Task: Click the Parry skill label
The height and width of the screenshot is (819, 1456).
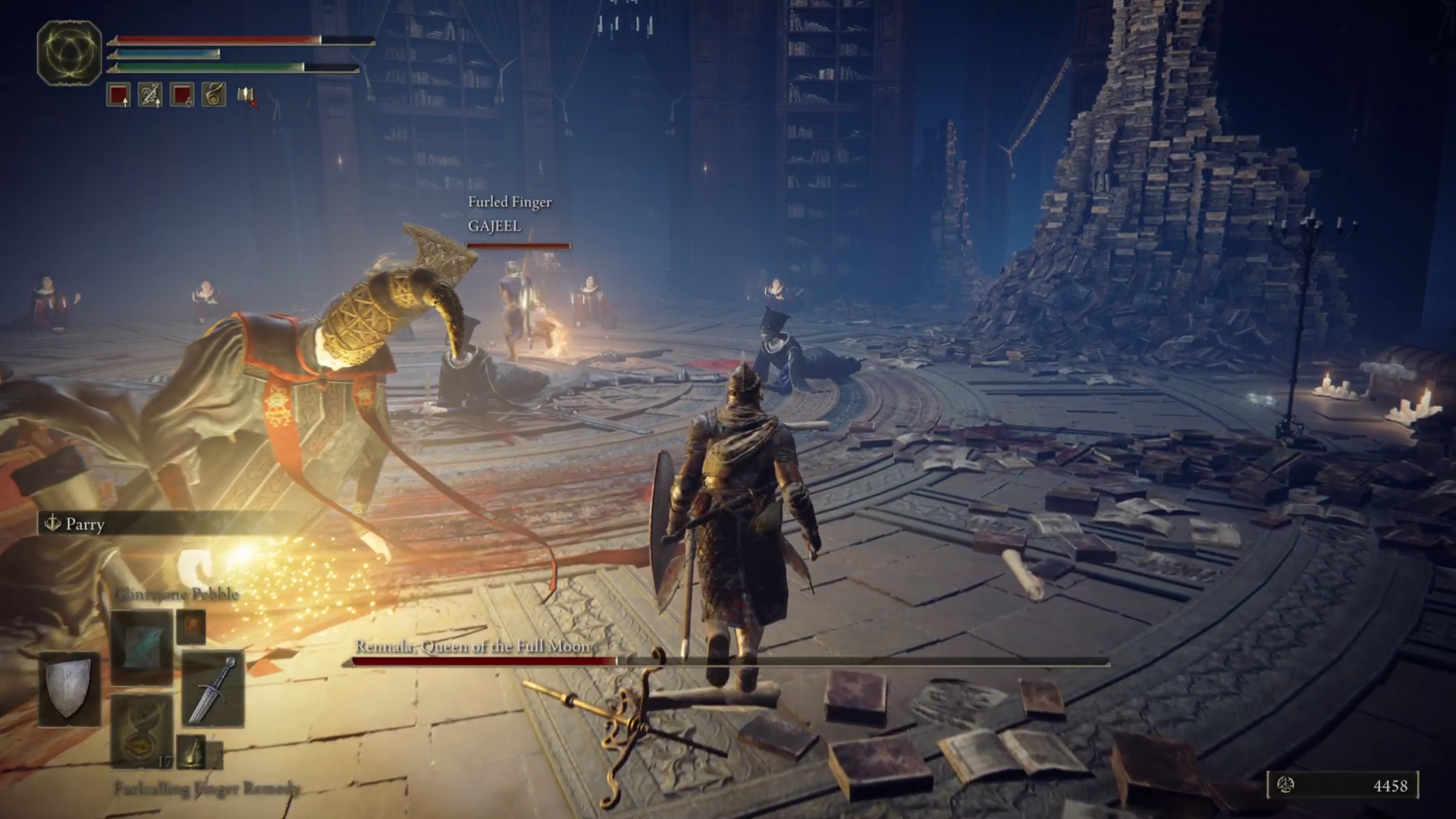Action: tap(85, 524)
